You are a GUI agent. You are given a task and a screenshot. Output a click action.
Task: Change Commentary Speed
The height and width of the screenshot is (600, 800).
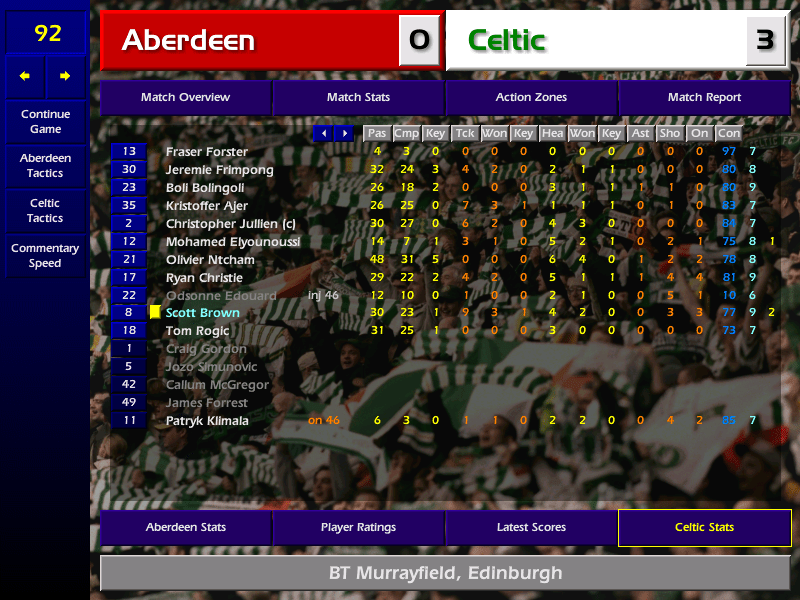45,255
